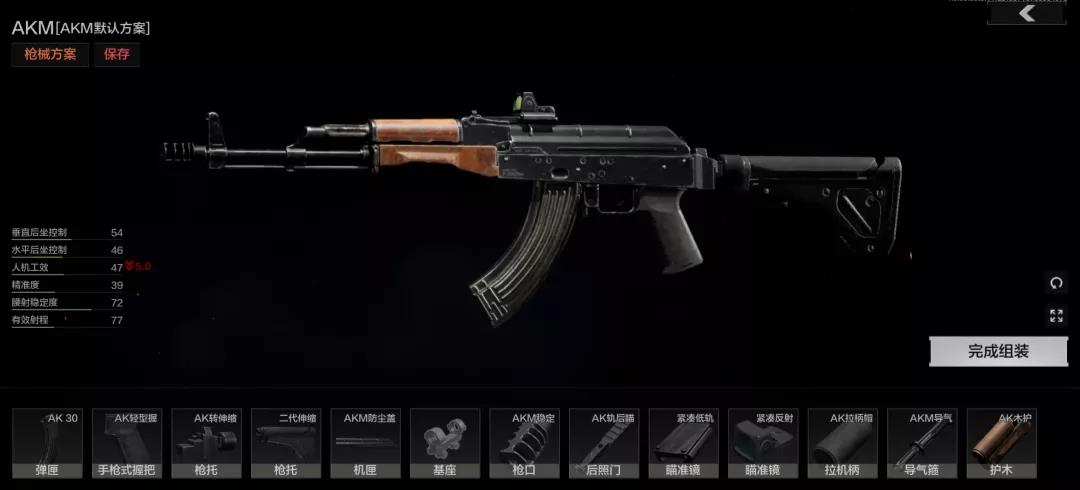Choose the 手枪式握把 pistol grip slot
The image size is (1080, 490).
coord(127,443)
